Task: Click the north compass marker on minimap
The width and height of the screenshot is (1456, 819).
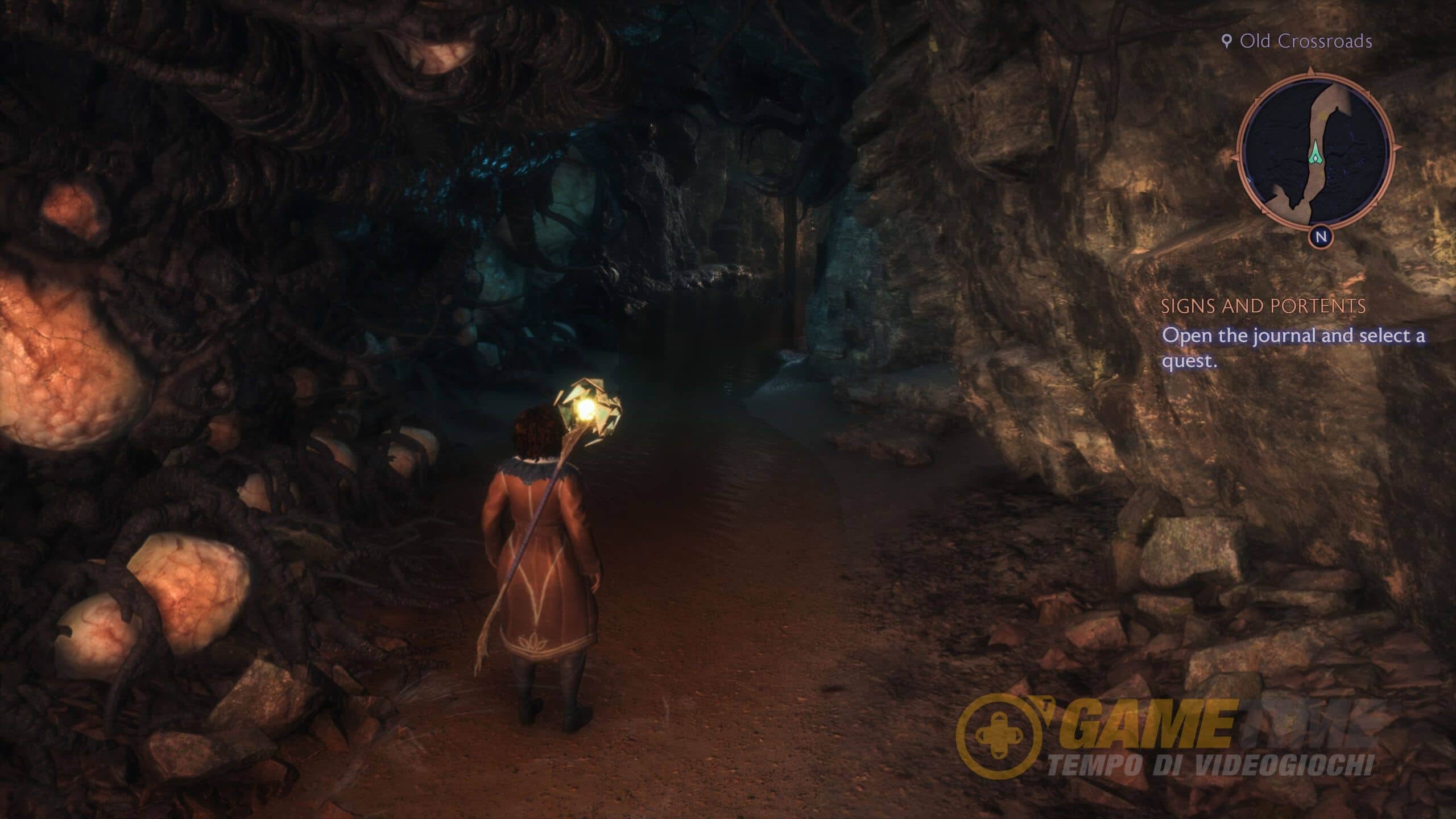Action: [1321, 237]
